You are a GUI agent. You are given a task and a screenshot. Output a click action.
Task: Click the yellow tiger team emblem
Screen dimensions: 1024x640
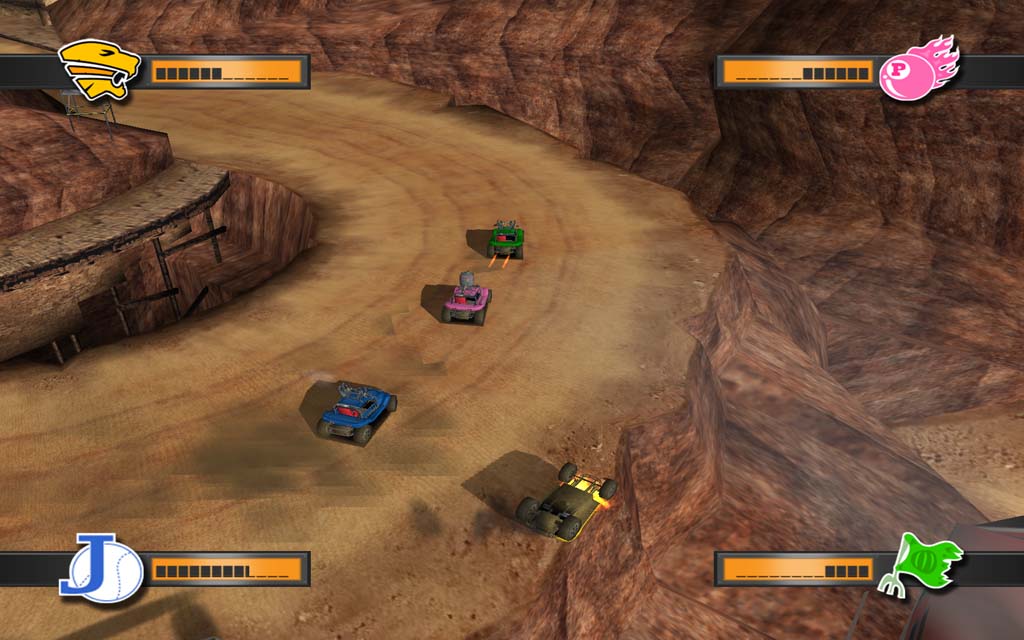(98, 69)
